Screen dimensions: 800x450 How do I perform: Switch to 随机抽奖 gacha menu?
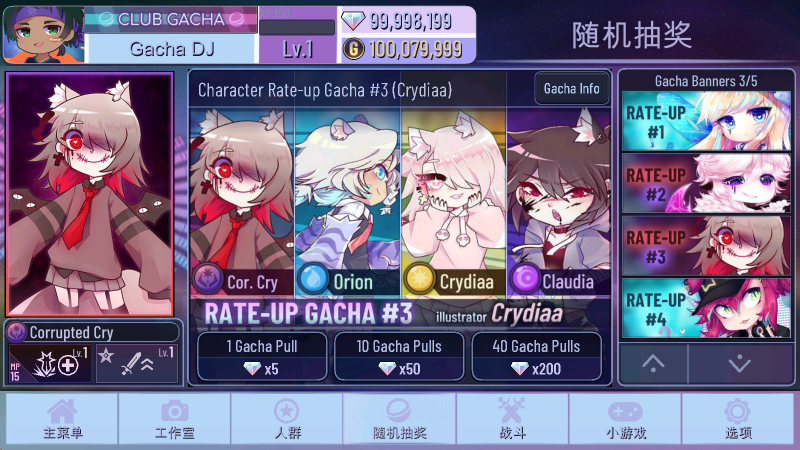[399, 419]
